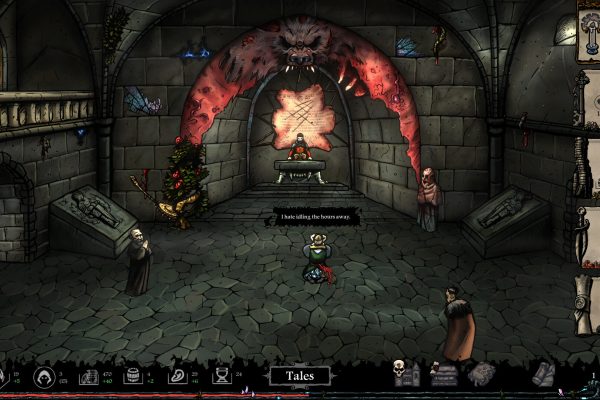Select the wooden barrel resource icon
This screenshot has height=400, width=600.
(132, 376)
